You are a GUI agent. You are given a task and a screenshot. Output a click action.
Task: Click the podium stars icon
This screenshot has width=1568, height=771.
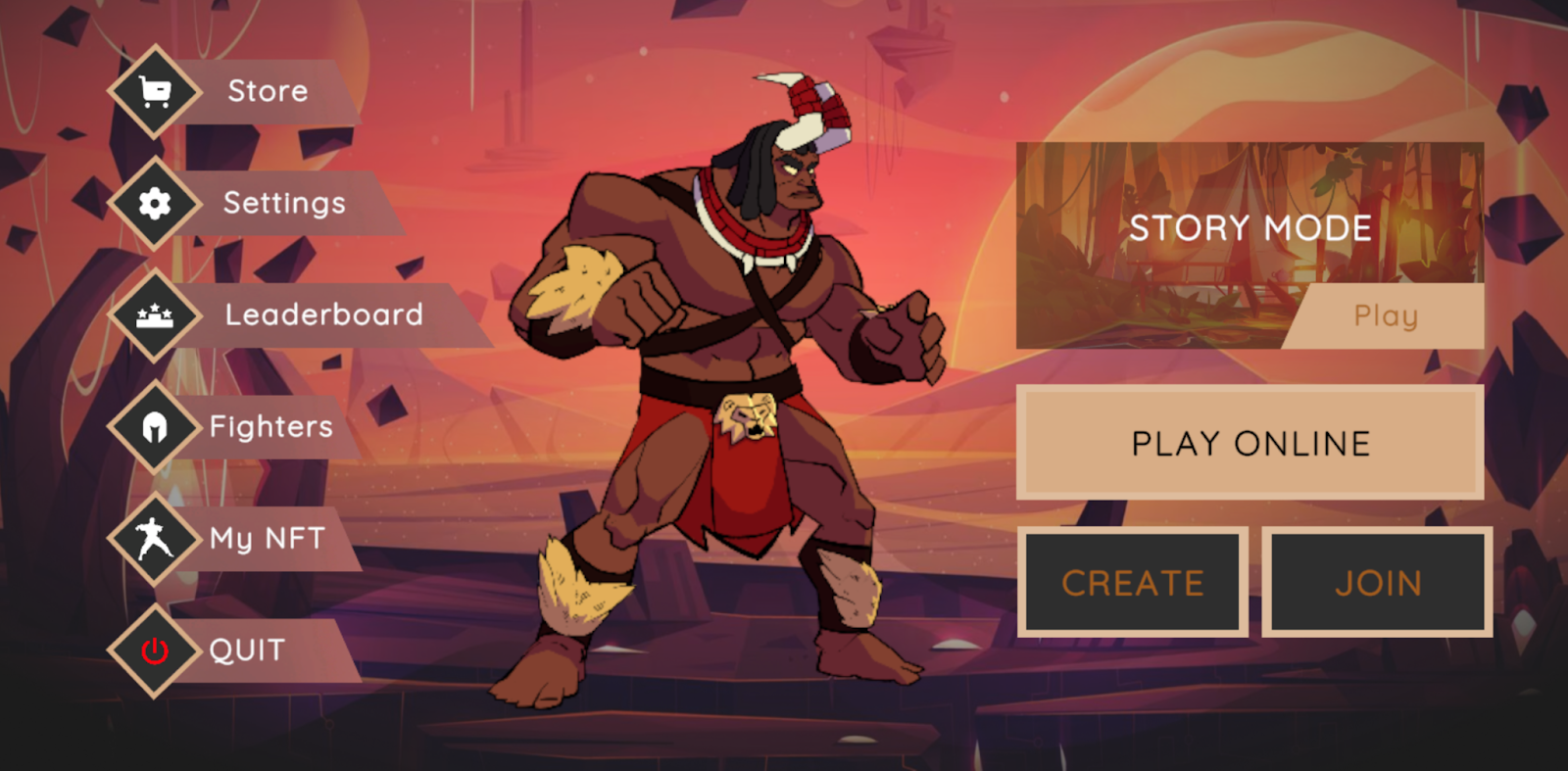point(155,314)
